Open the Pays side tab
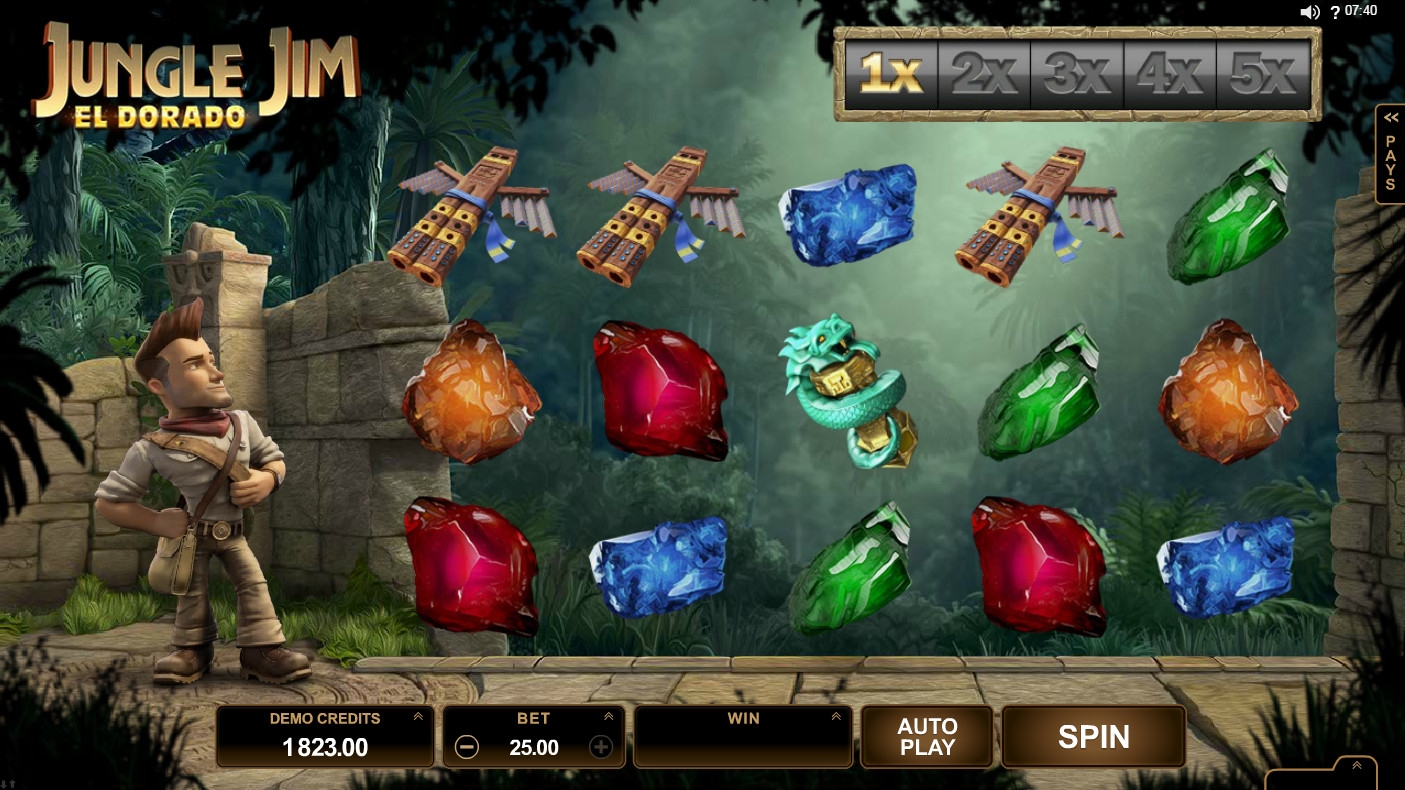This screenshot has height=790, width=1405. (1390, 155)
